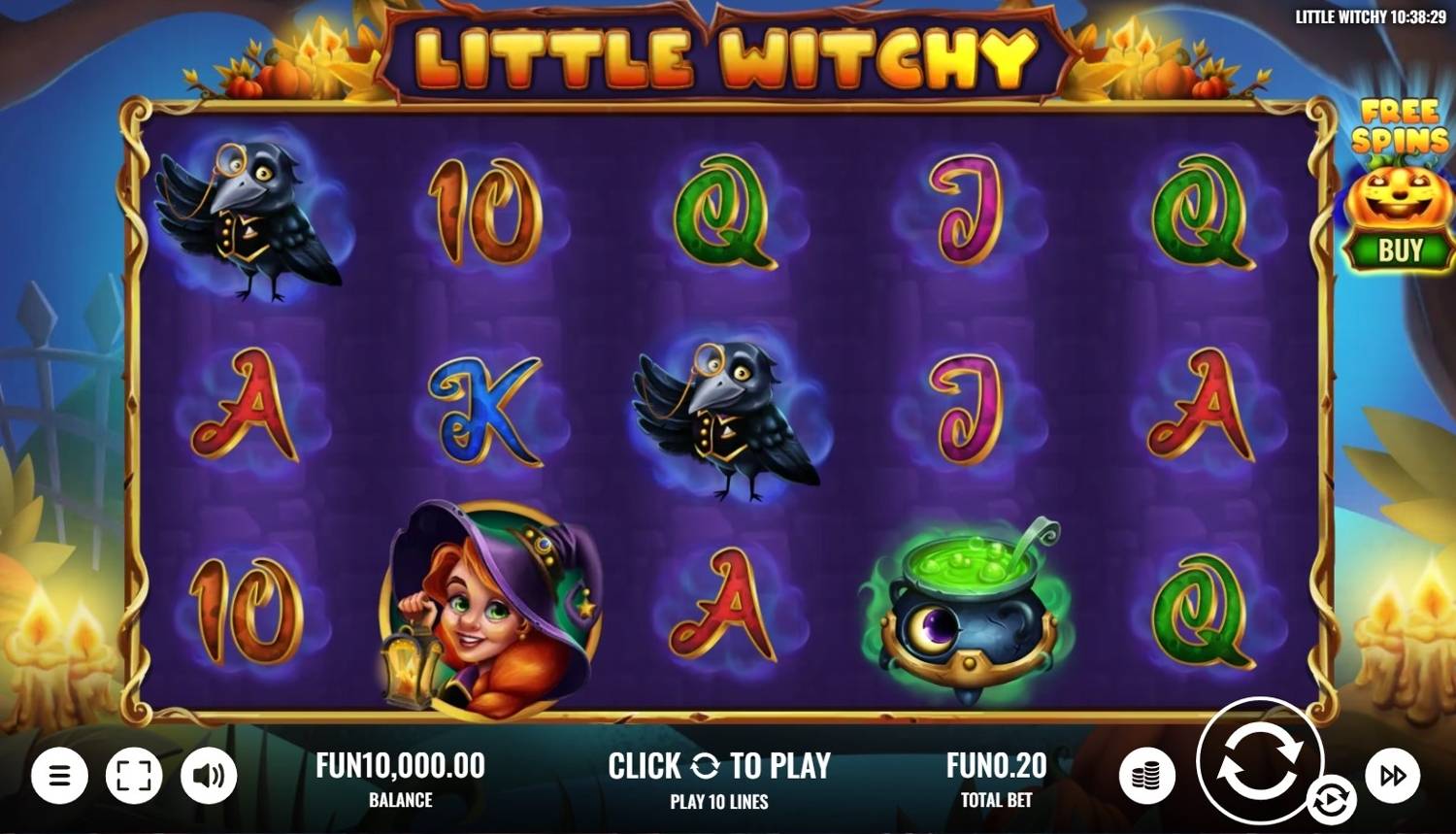The width and height of the screenshot is (1456, 834).
Task: Open the game menu
Action: click(x=58, y=775)
